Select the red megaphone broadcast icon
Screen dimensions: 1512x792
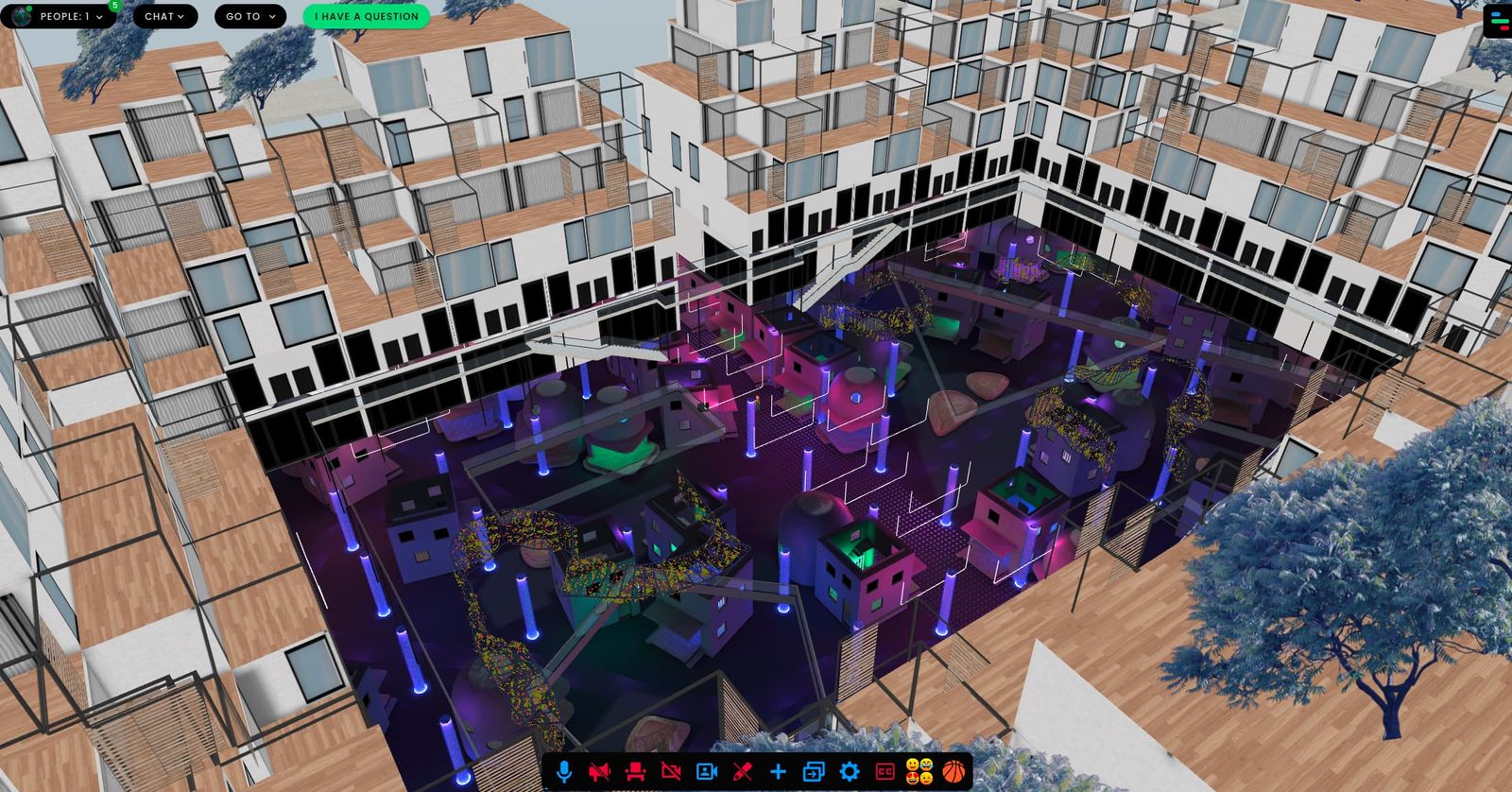point(600,771)
